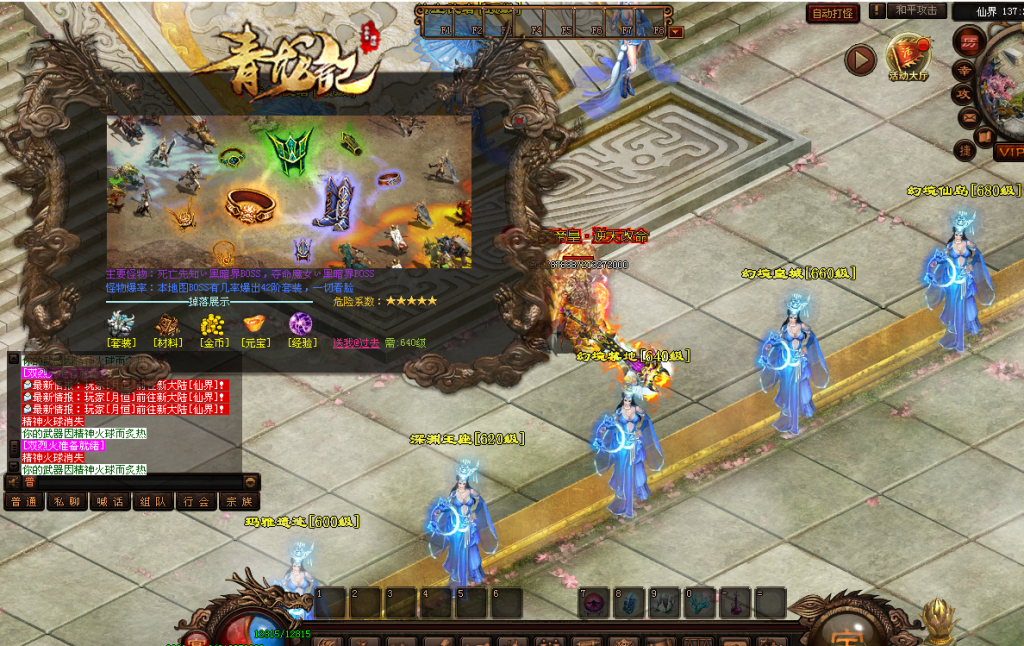Switch chat to the 组队 team channel
Viewport: 1024px width, 646px height.
[x=153, y=502]
